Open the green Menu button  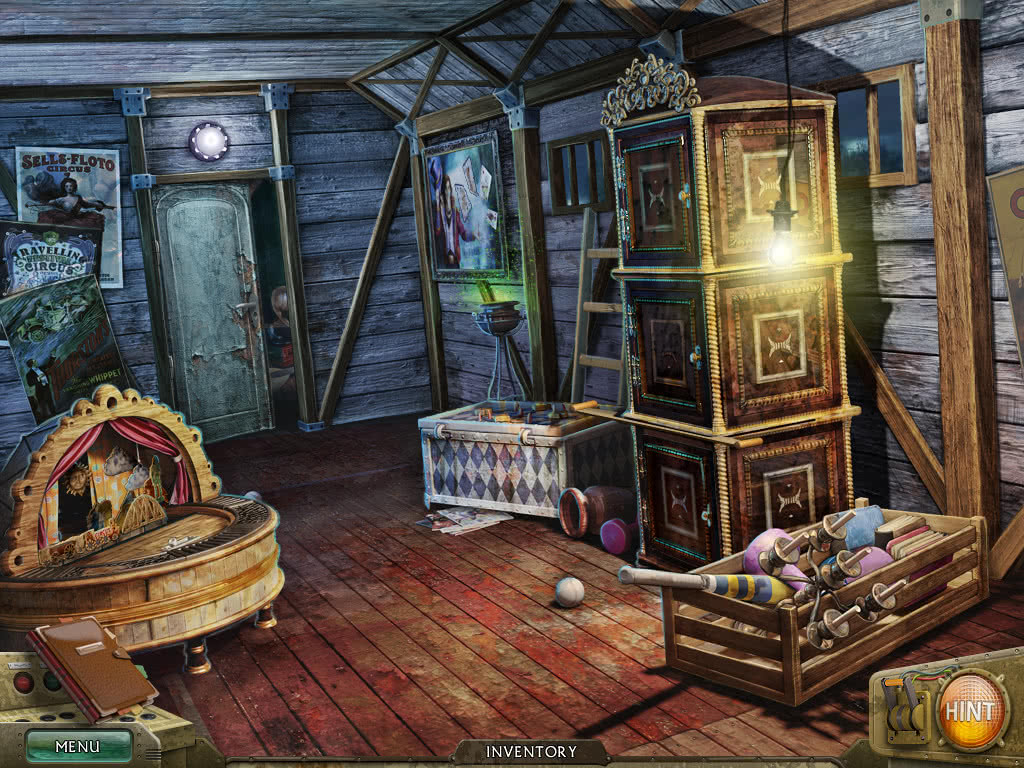click(x=78, y=746)
